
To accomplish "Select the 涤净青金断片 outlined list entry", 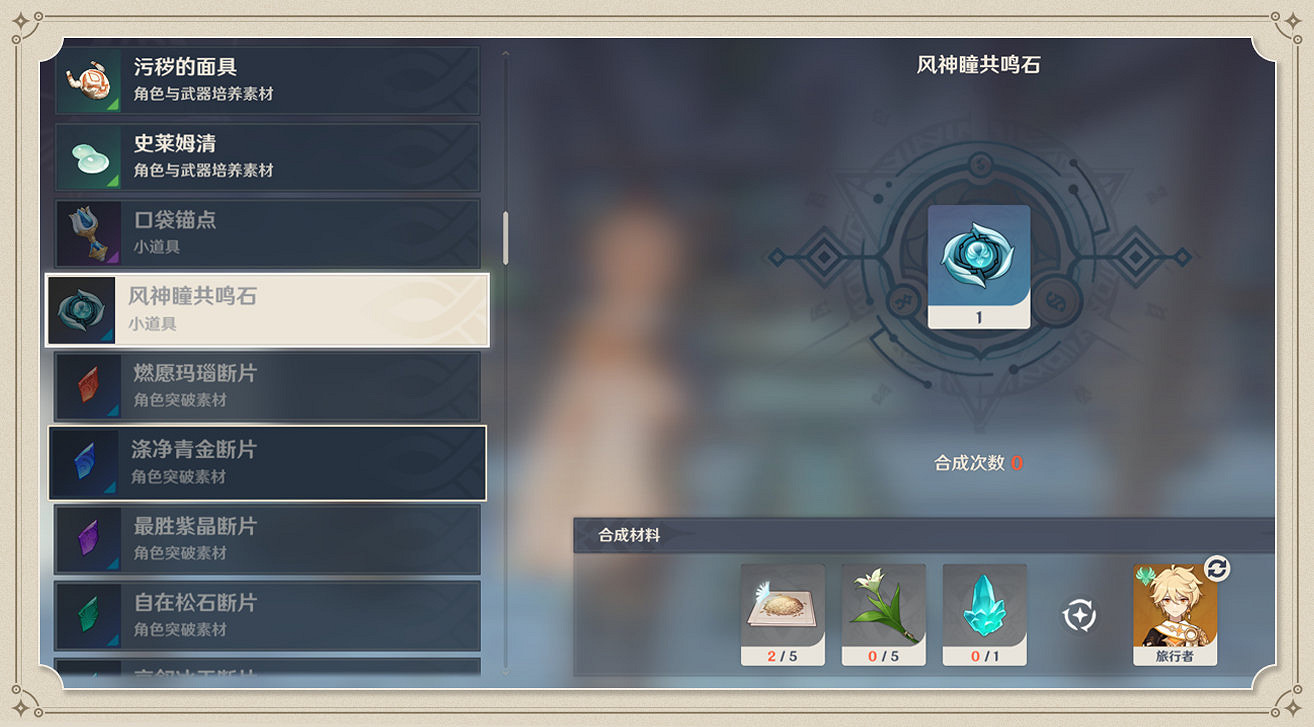I will pos(266,462).
